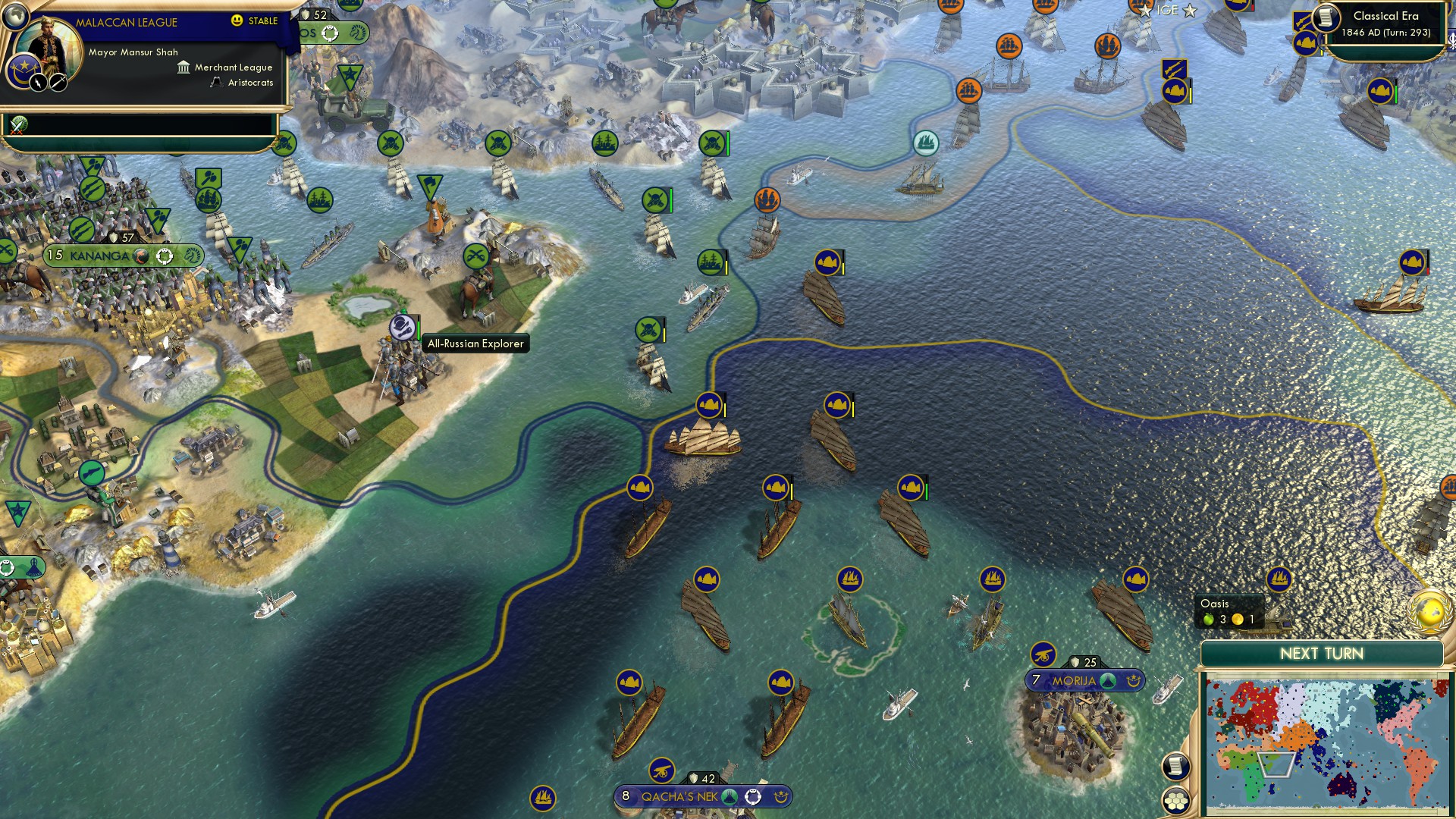Viewport: 1456px width, 819px height.
Task: Click Mayor Mansur Shah's leader portrait
Action: pyautogui.click(x=47, y=44)
